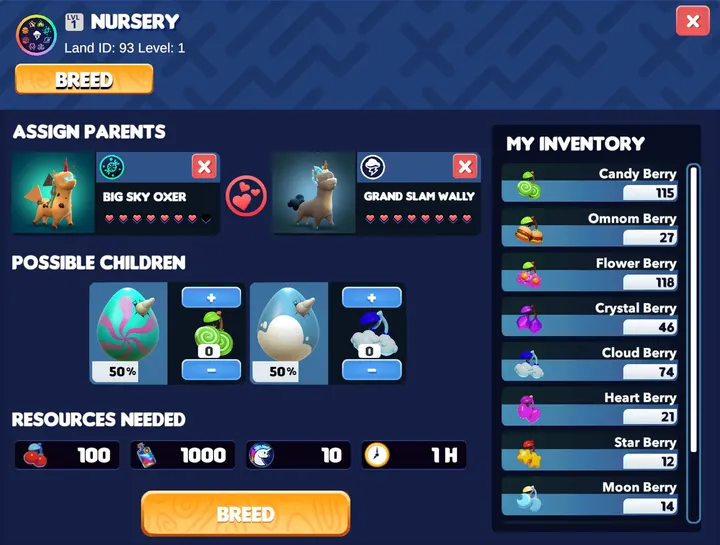Select Omnom Berry in inventory
720x545 pixels.
590,229
